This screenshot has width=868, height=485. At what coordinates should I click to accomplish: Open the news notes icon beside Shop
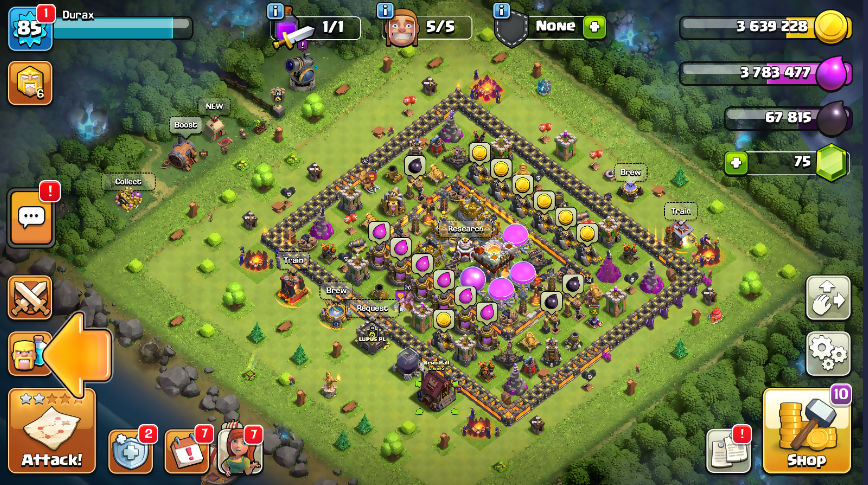click(728, 451)
